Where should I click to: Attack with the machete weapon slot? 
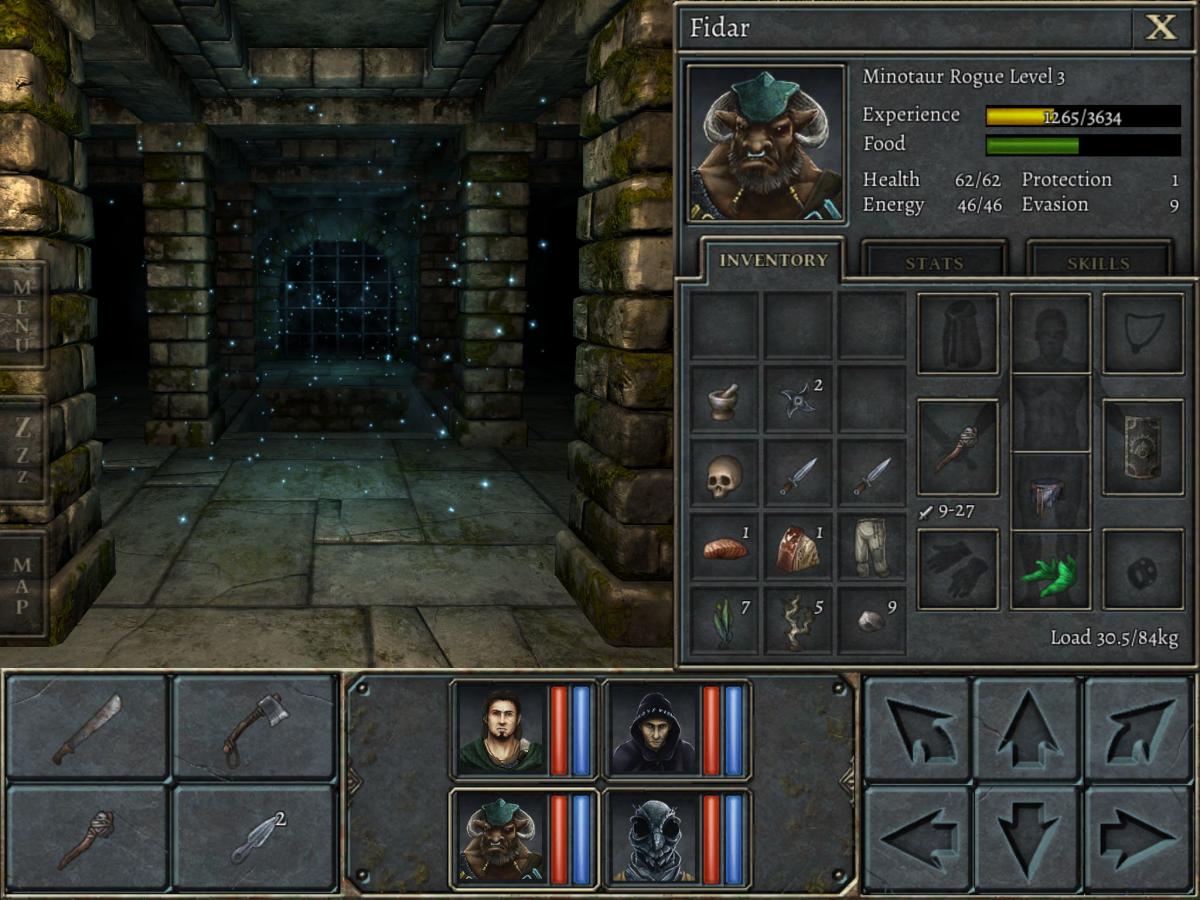[88, 729]
